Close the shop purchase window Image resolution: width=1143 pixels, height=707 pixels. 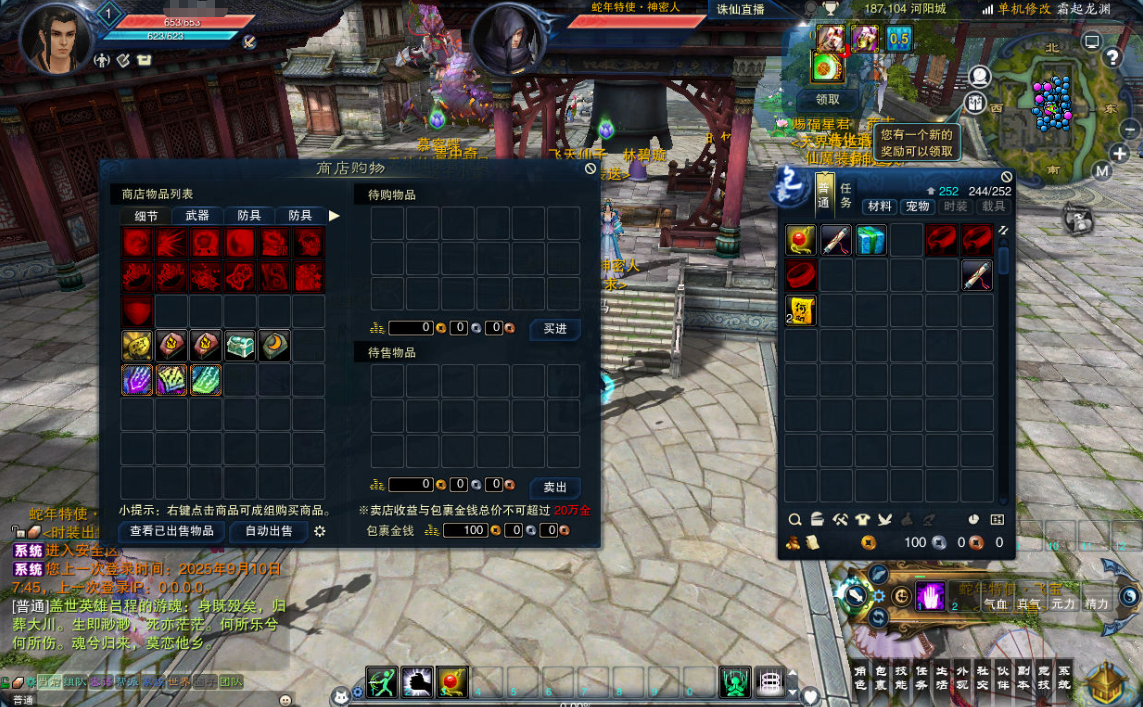(591, 169)
